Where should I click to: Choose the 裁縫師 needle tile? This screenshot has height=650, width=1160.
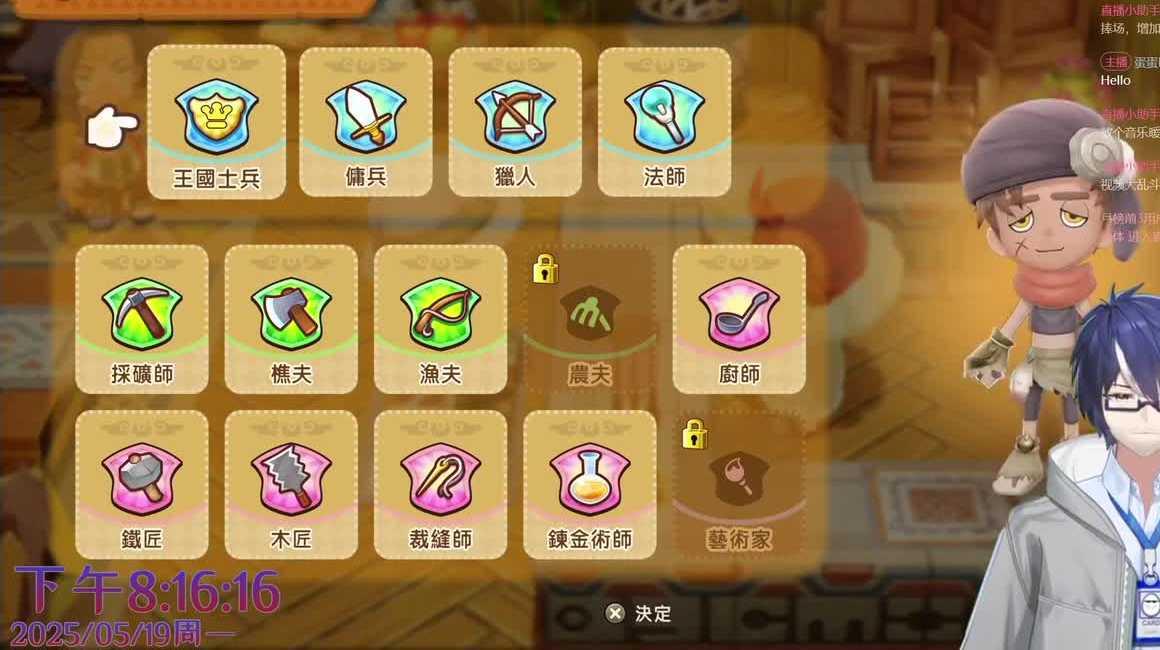[x=440, y=484]
